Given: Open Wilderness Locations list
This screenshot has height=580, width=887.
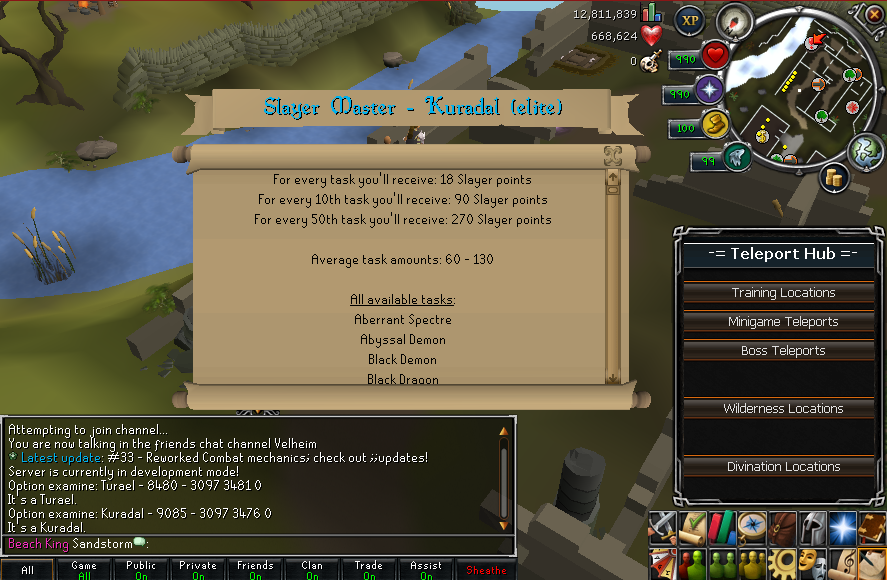Looking at the screenshot, I should click(783, 409).
